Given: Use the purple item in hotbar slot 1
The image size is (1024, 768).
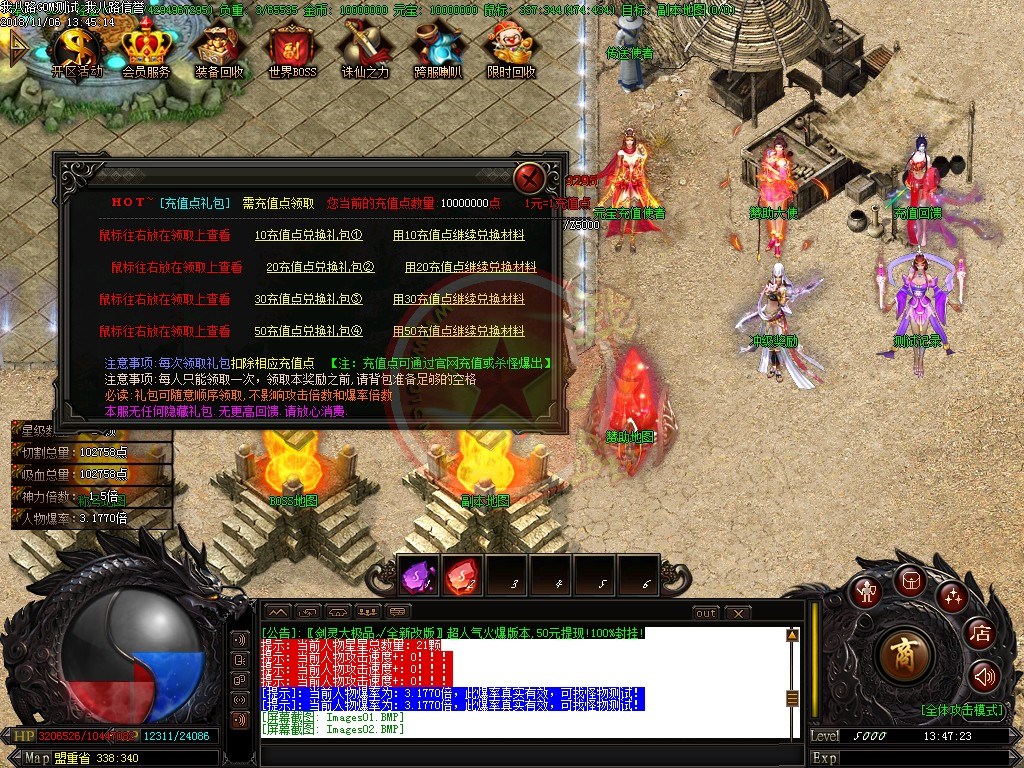Looking at the screenshot, I should tap(417, 575).
